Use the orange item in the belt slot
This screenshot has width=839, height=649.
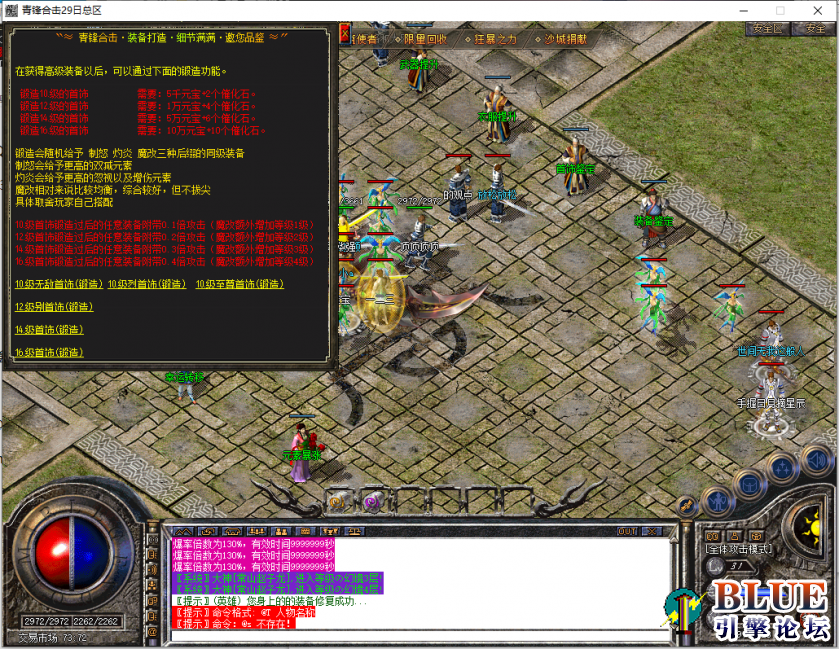pos(338,501)
